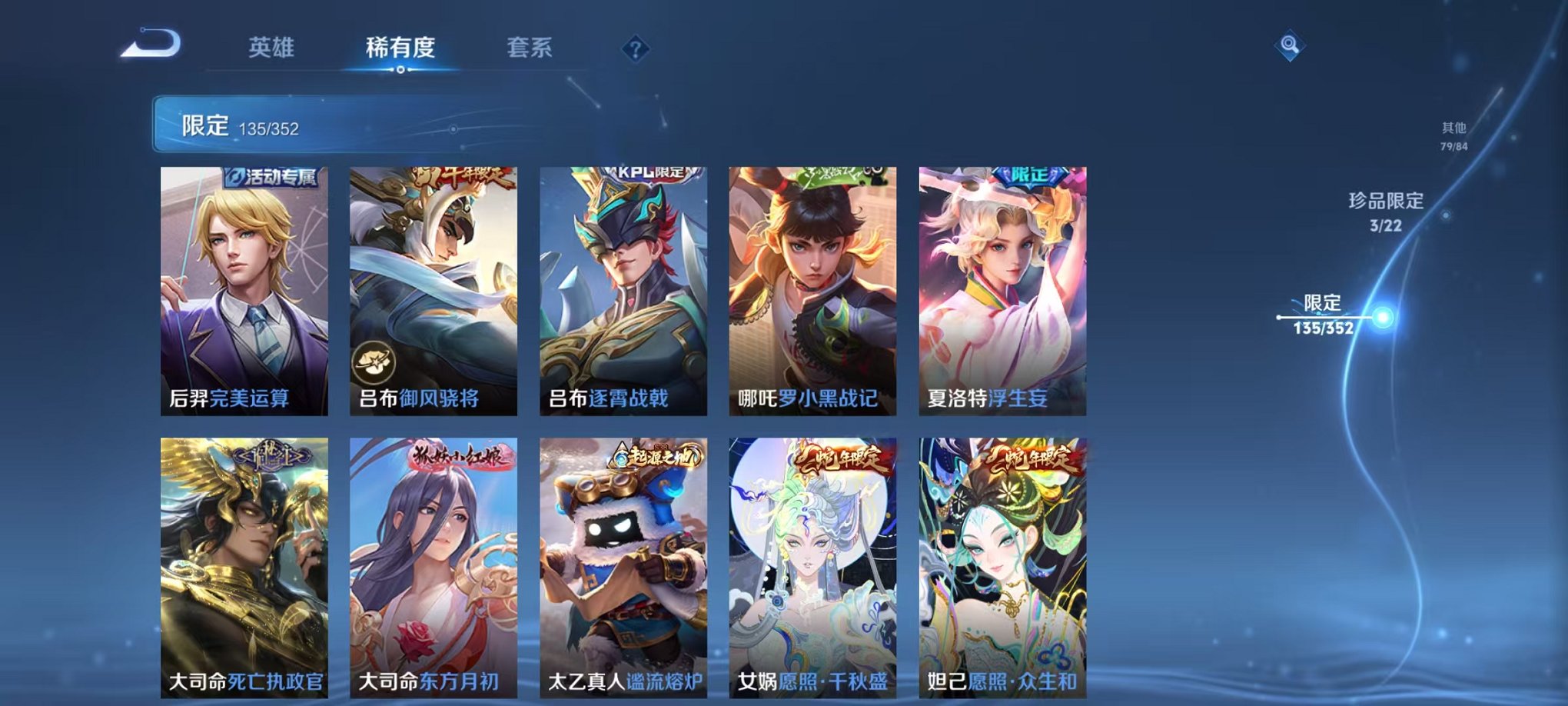1568x706 pixels.
Task: Open the help question mark icon
Action: pos(634,48)
